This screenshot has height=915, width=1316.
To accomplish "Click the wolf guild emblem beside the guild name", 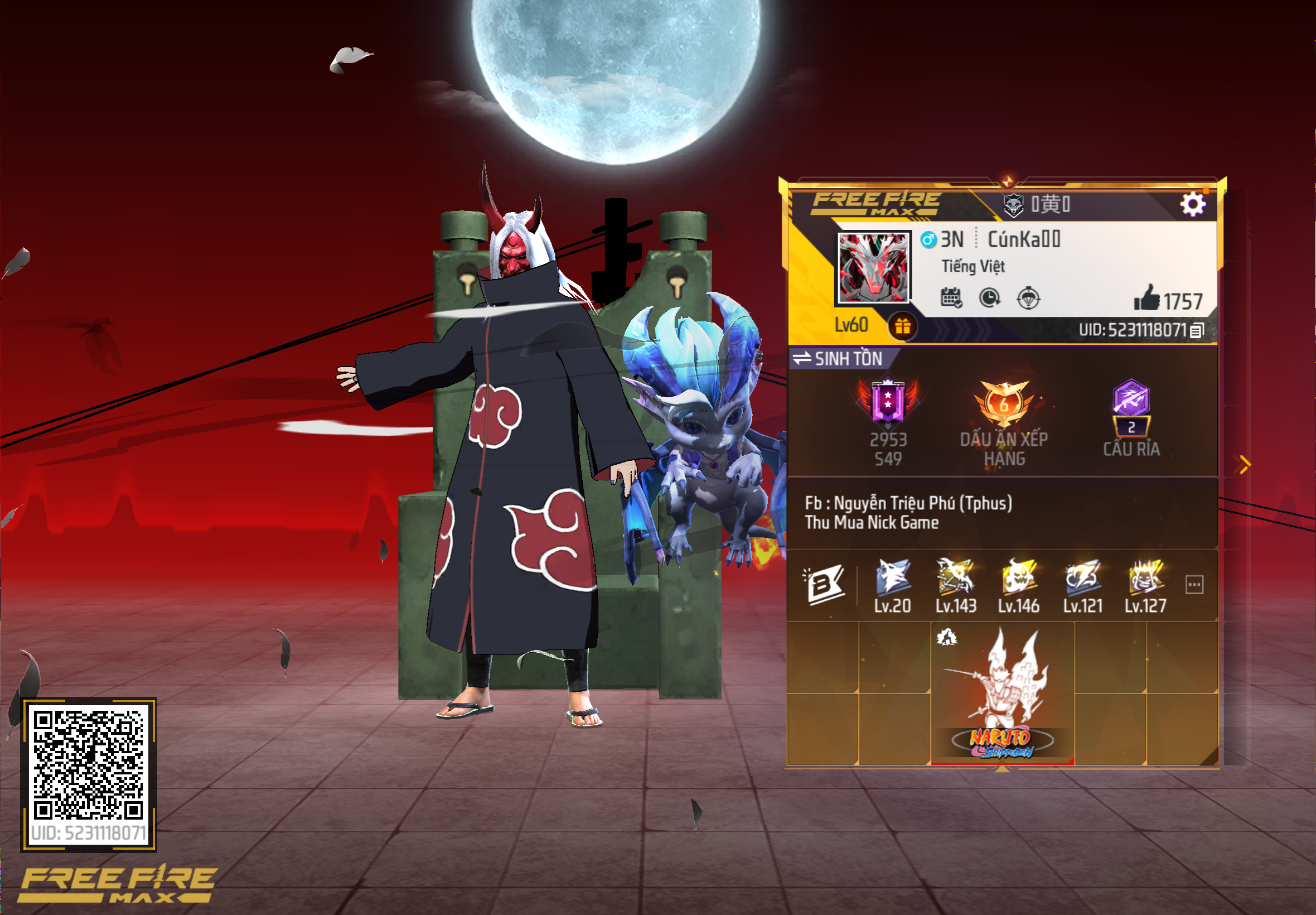I will coord(1014,205).
